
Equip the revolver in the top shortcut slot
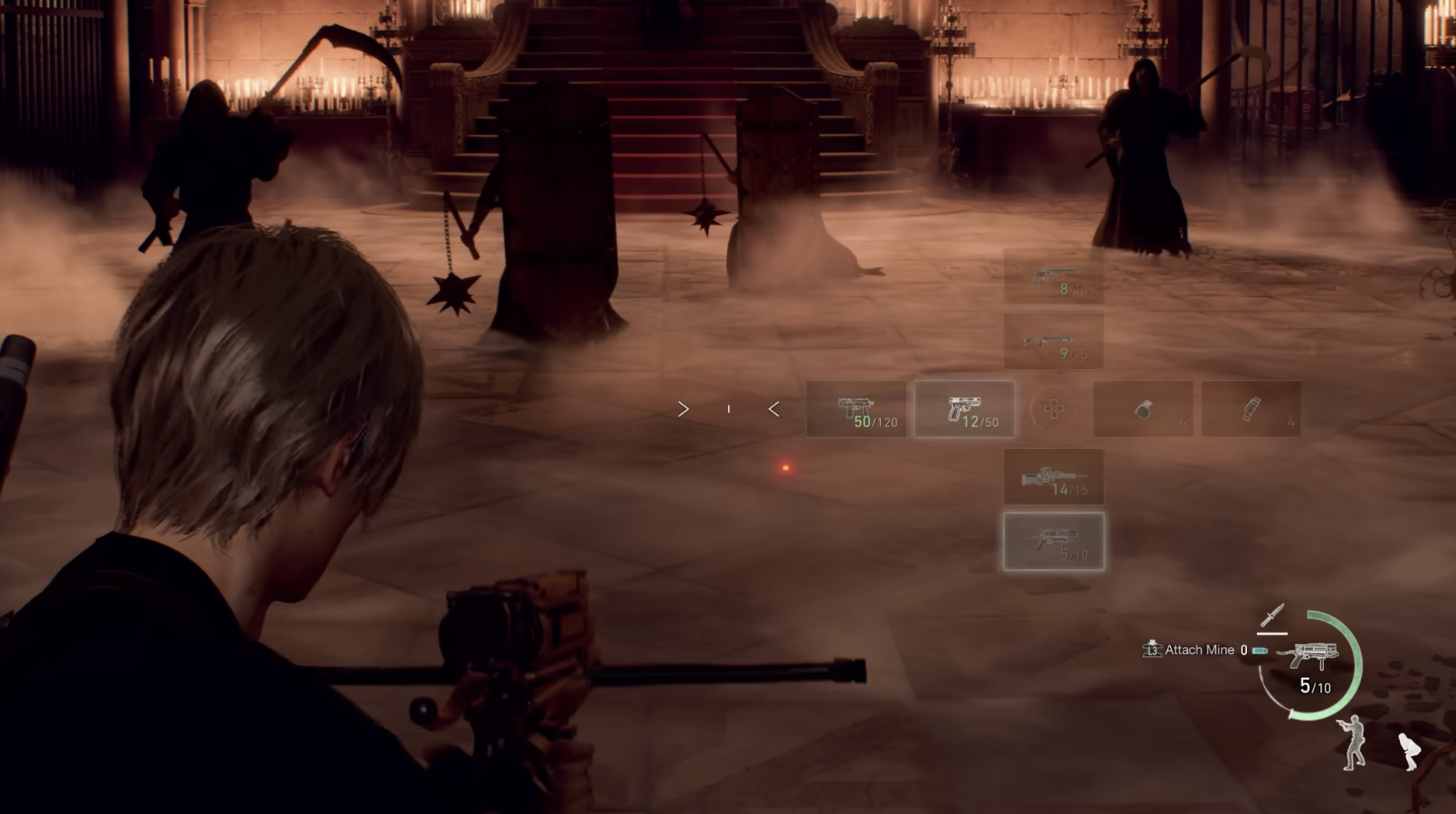(1054, 277)
